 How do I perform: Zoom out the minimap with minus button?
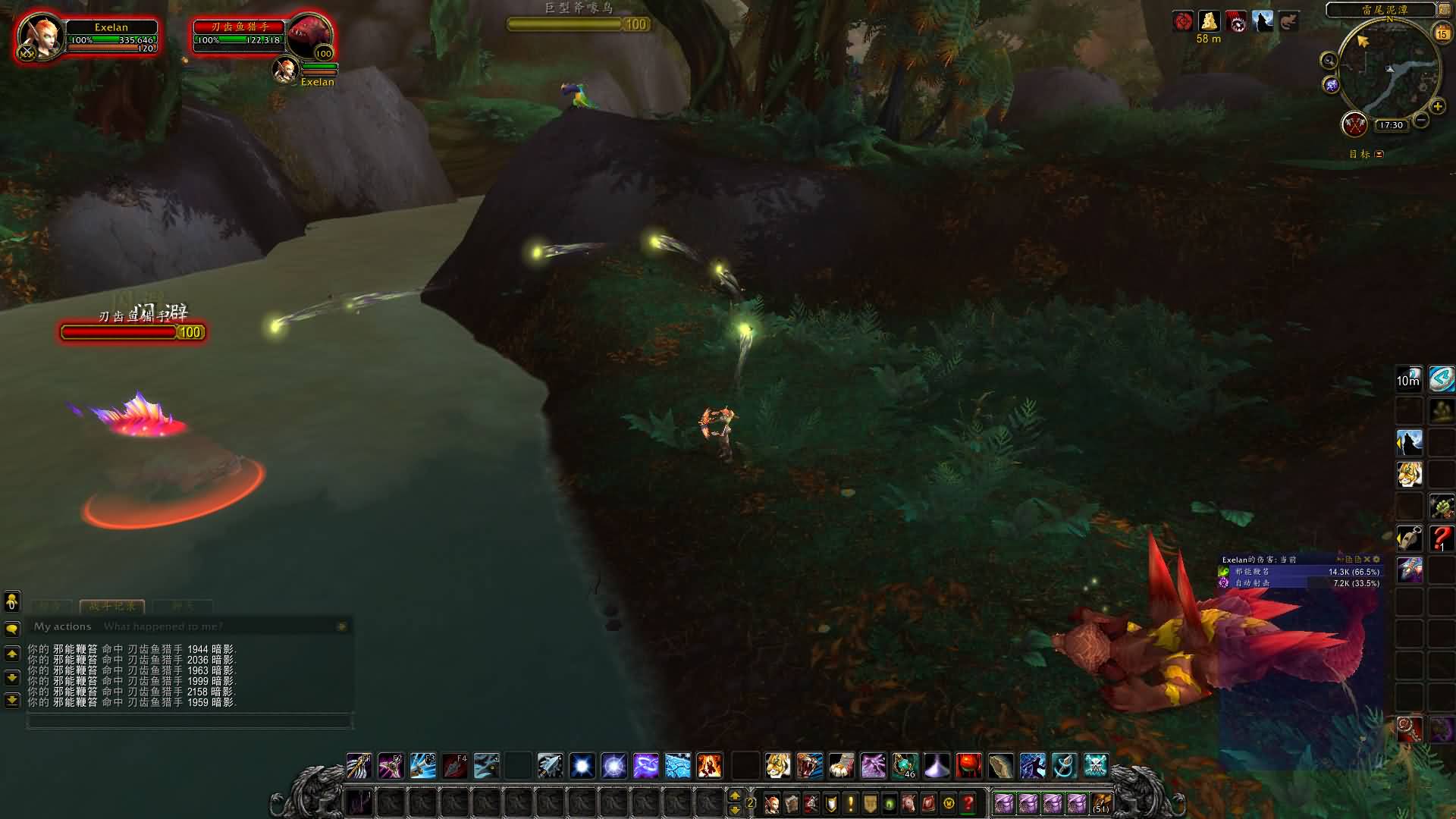1421,120
